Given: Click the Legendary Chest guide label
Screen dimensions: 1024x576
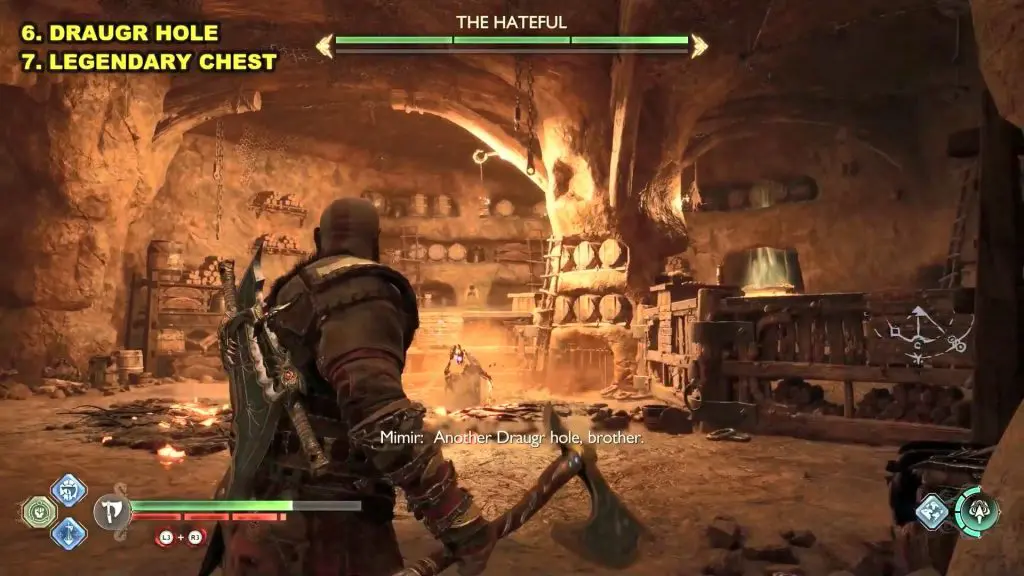Looking at the screenshot, I should pyautogui.click(x=142, y=62).
